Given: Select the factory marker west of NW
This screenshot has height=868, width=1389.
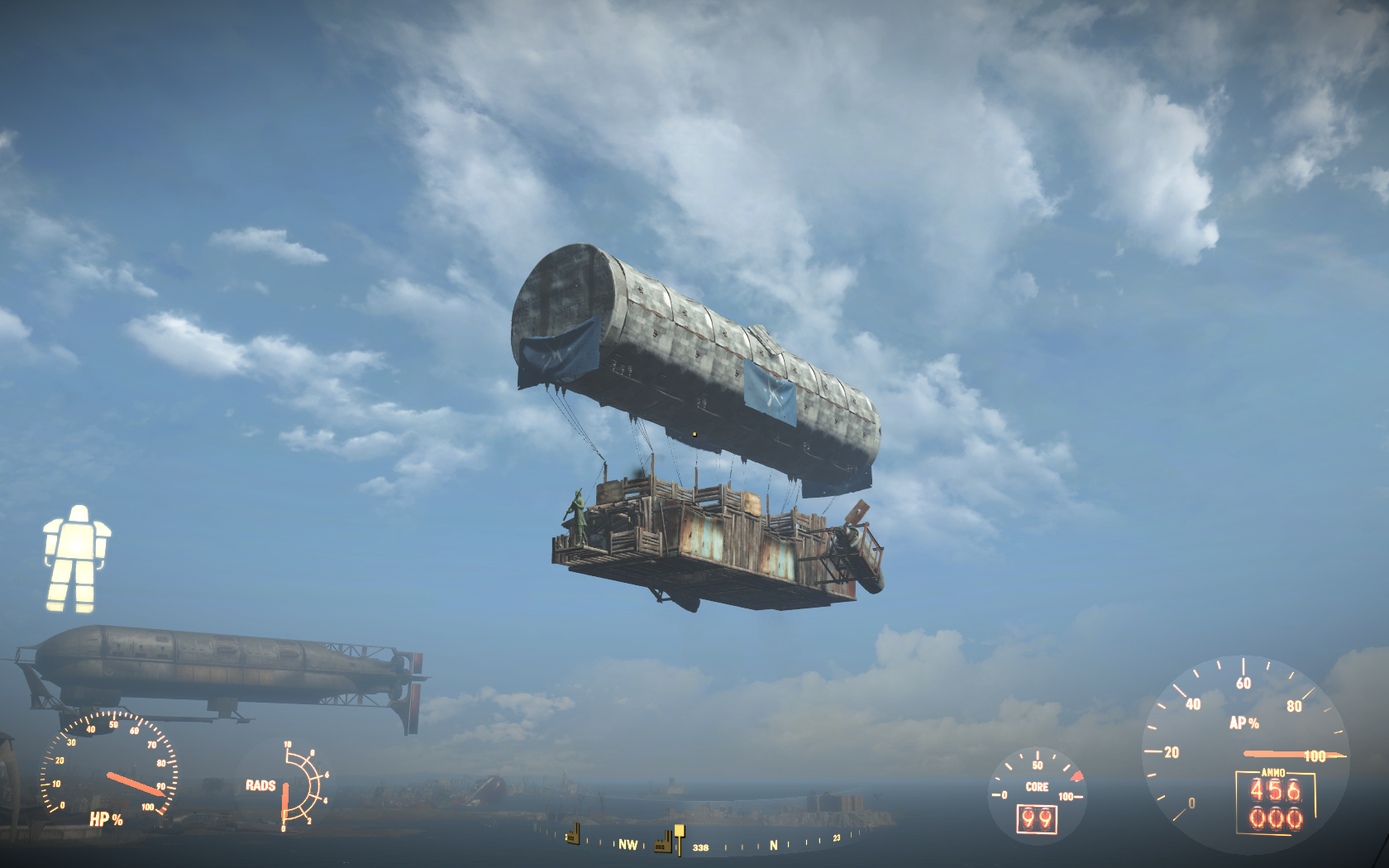Looking at the screenshot, I should pos(572,834).
